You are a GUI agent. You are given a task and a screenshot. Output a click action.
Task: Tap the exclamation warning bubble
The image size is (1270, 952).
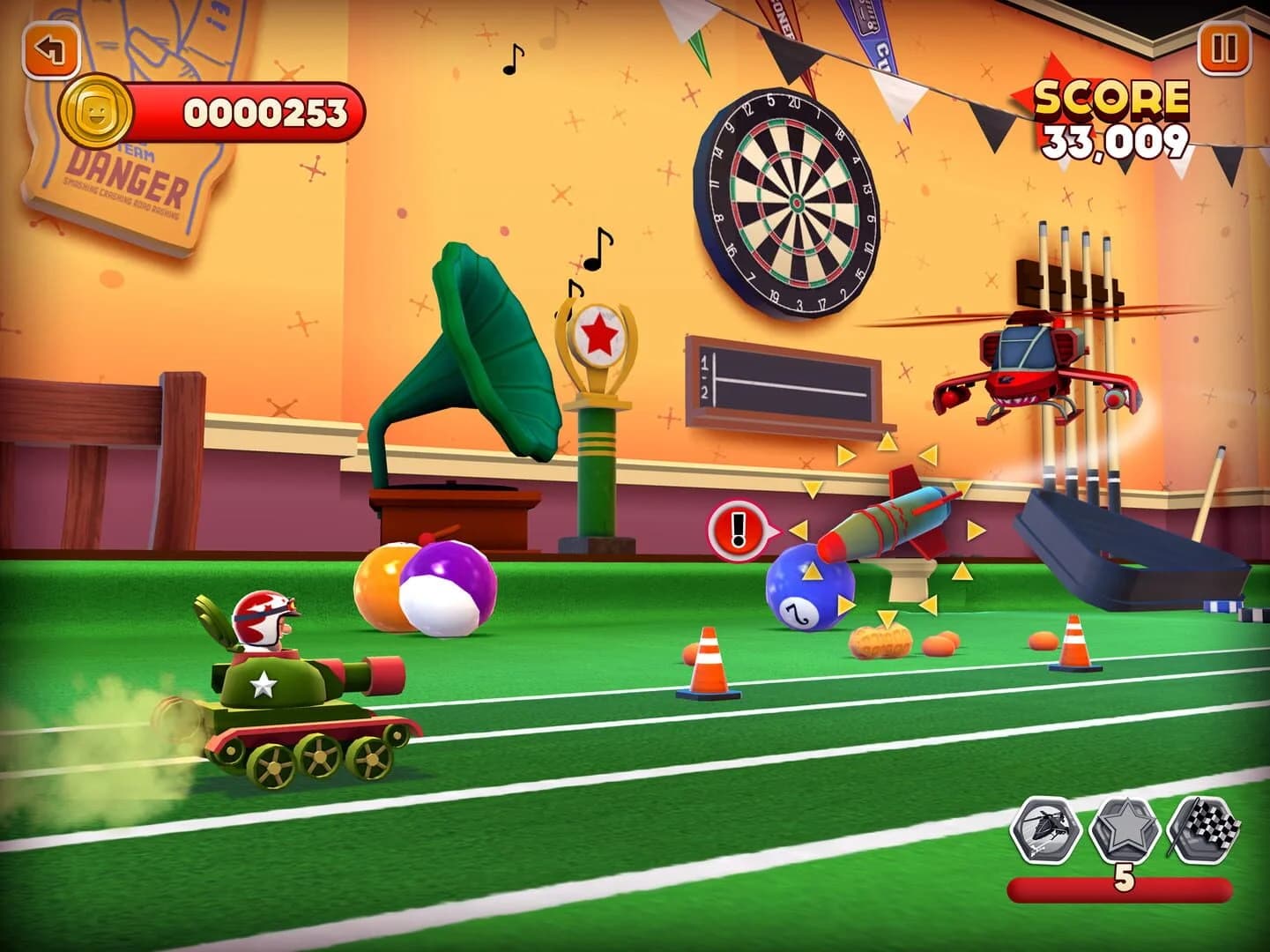click(x=739, y=532)
